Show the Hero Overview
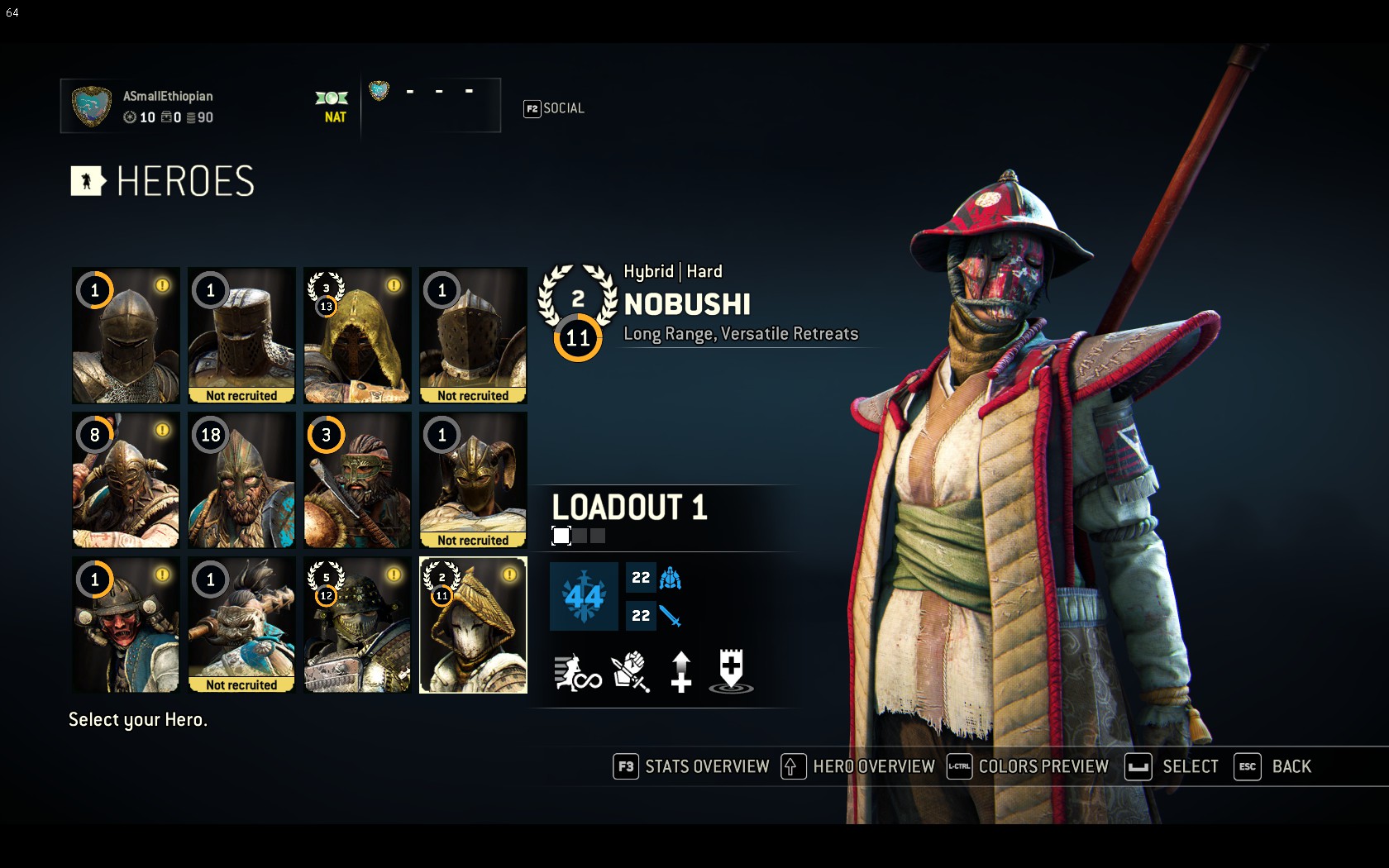Screen dimensions: 1389x868 [x=858, y=766]
